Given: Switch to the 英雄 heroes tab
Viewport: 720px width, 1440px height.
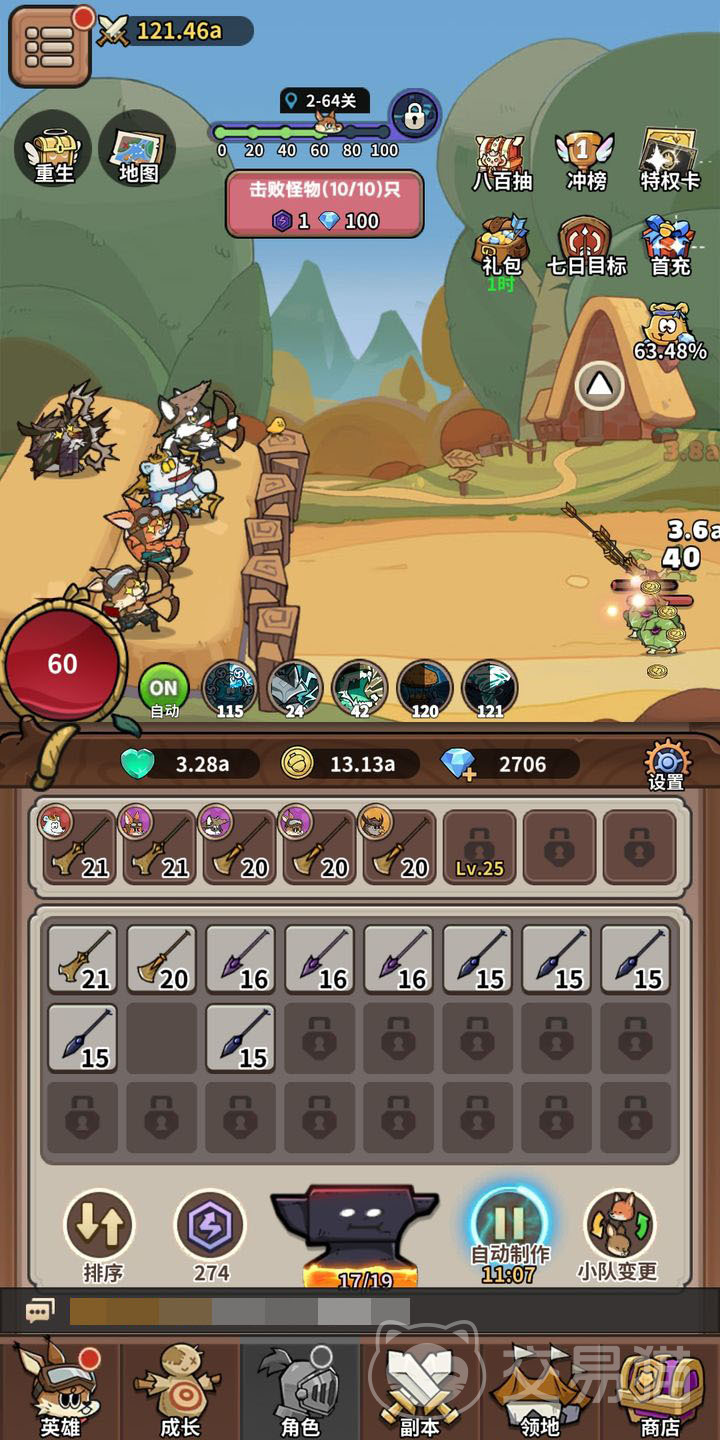Looking at the screenshot, I should (58, 1390).
